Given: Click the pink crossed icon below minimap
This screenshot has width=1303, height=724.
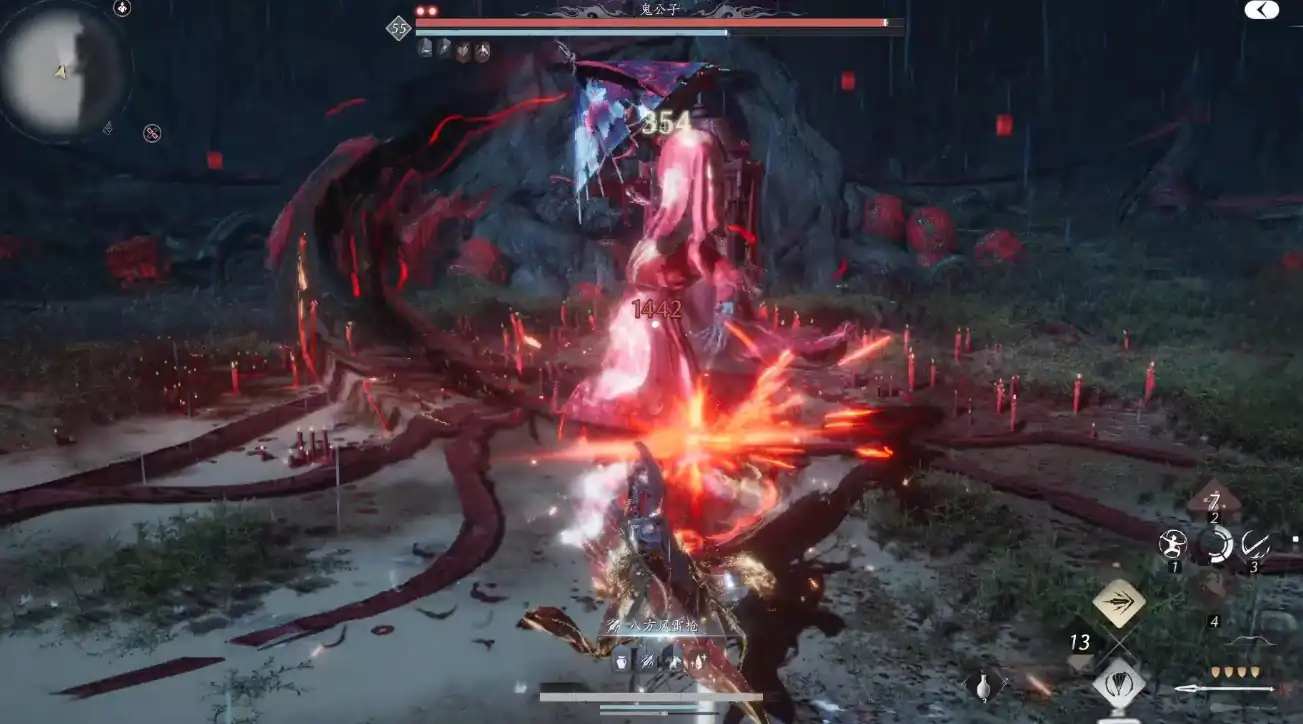Looking at the screenshot, I should point(152,133).
